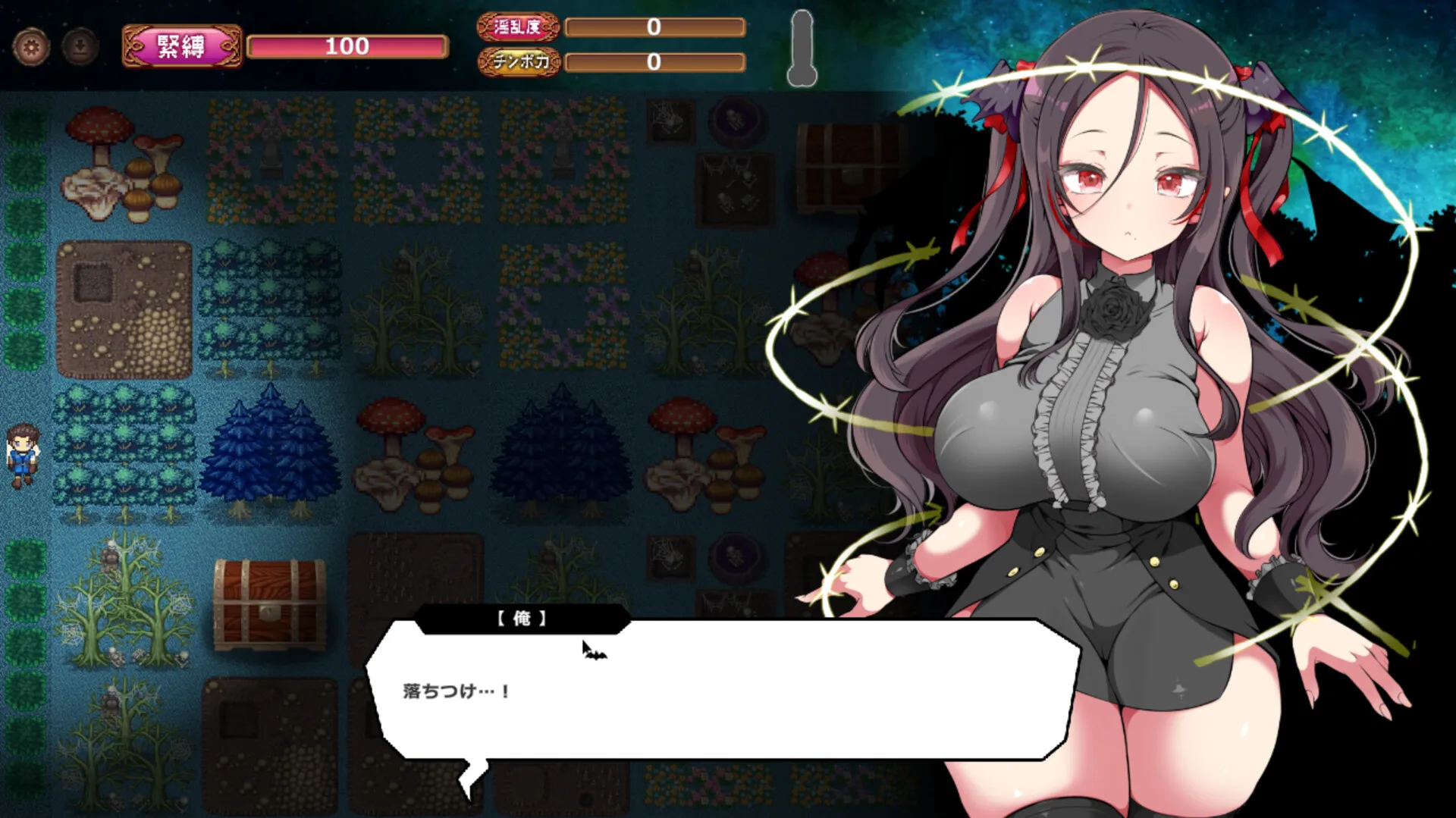Image resolution: width=1456 pixels, height=818 pixels.
Task: Select the 緊縛 status emblem
Action: pos(180,45)
